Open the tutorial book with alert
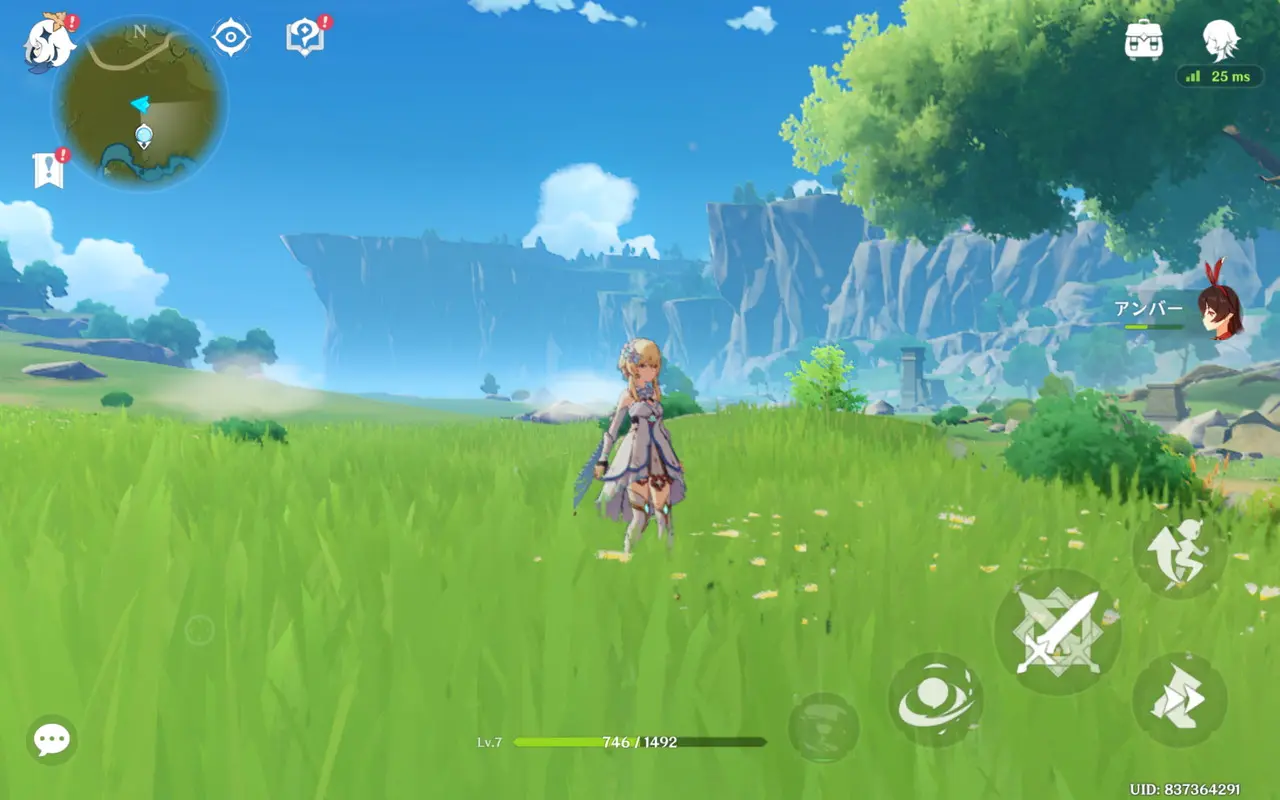Screen dimensions: 1280x800 point(304,38)
